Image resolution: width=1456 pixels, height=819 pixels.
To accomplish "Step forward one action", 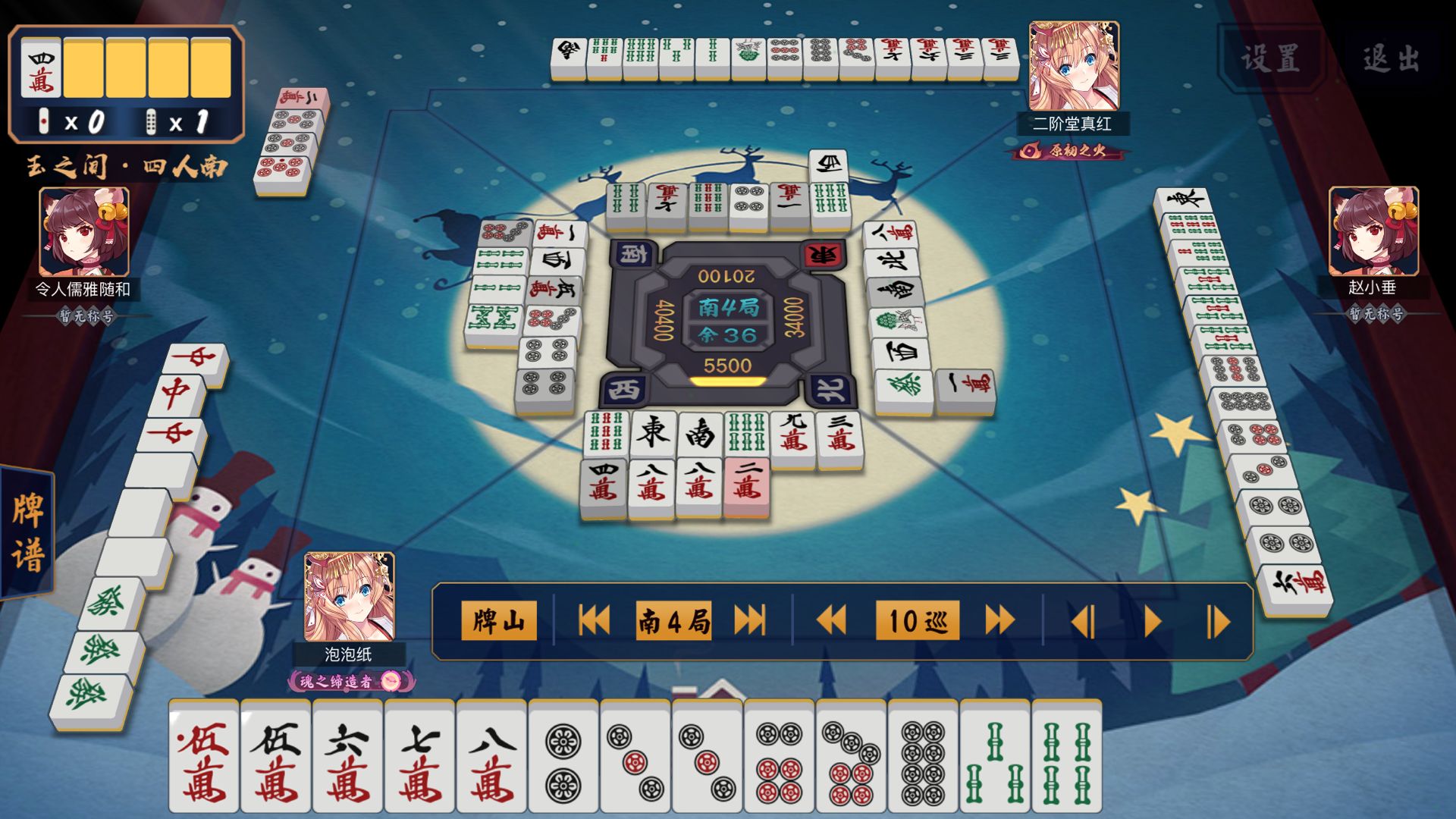I will [1217, 623].
